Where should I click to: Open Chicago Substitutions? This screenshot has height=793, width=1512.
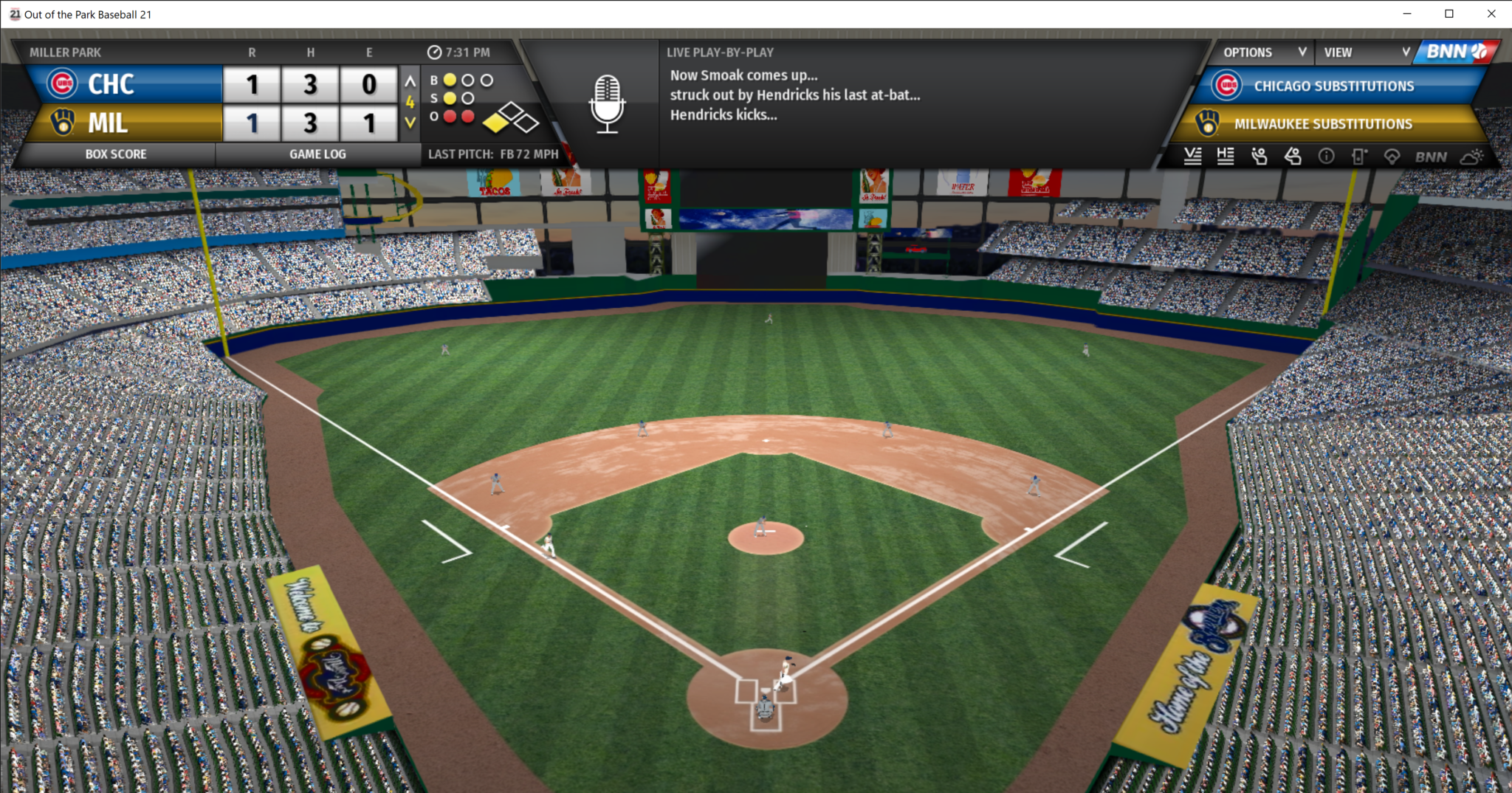(x=1333, y=86)
